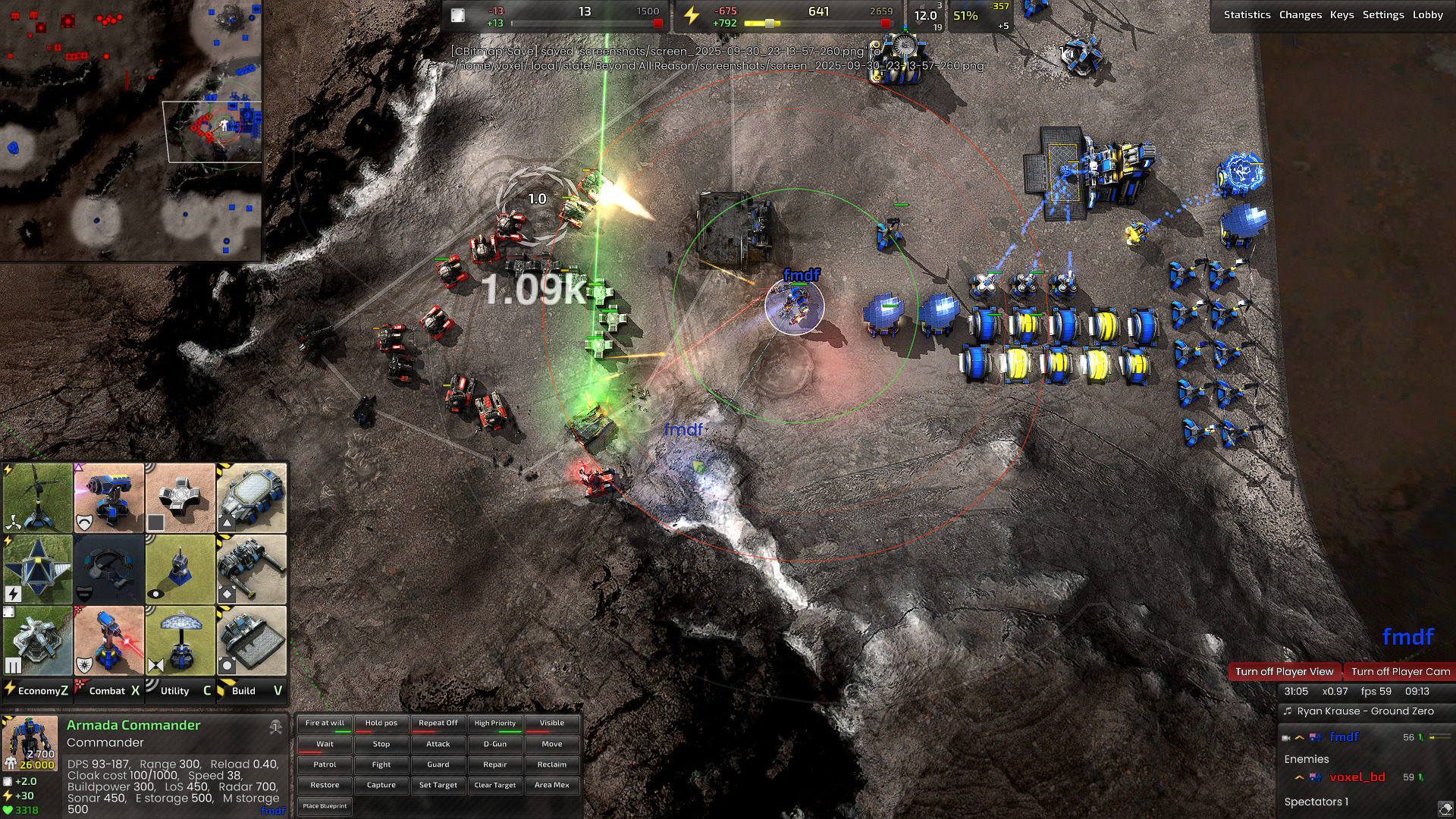Click Place Blueprint button
The width and height of the screenshot is (1456, 819).
tap(325, 806)
